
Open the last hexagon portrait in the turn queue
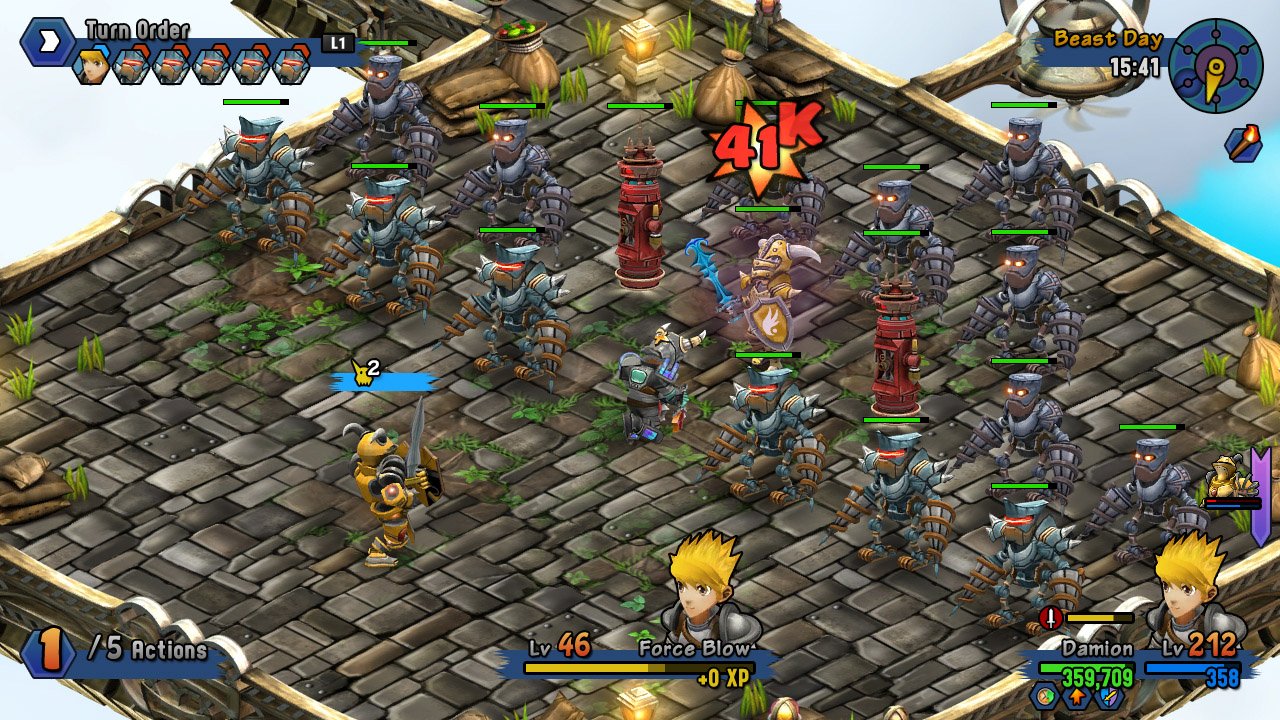point(291,65)
